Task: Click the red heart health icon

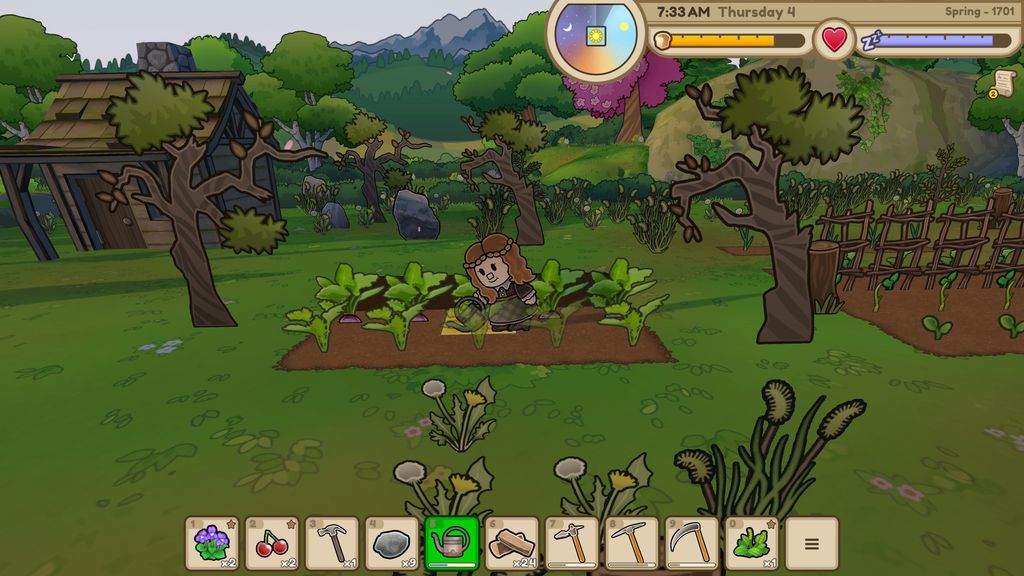Action: coord(834,40)
